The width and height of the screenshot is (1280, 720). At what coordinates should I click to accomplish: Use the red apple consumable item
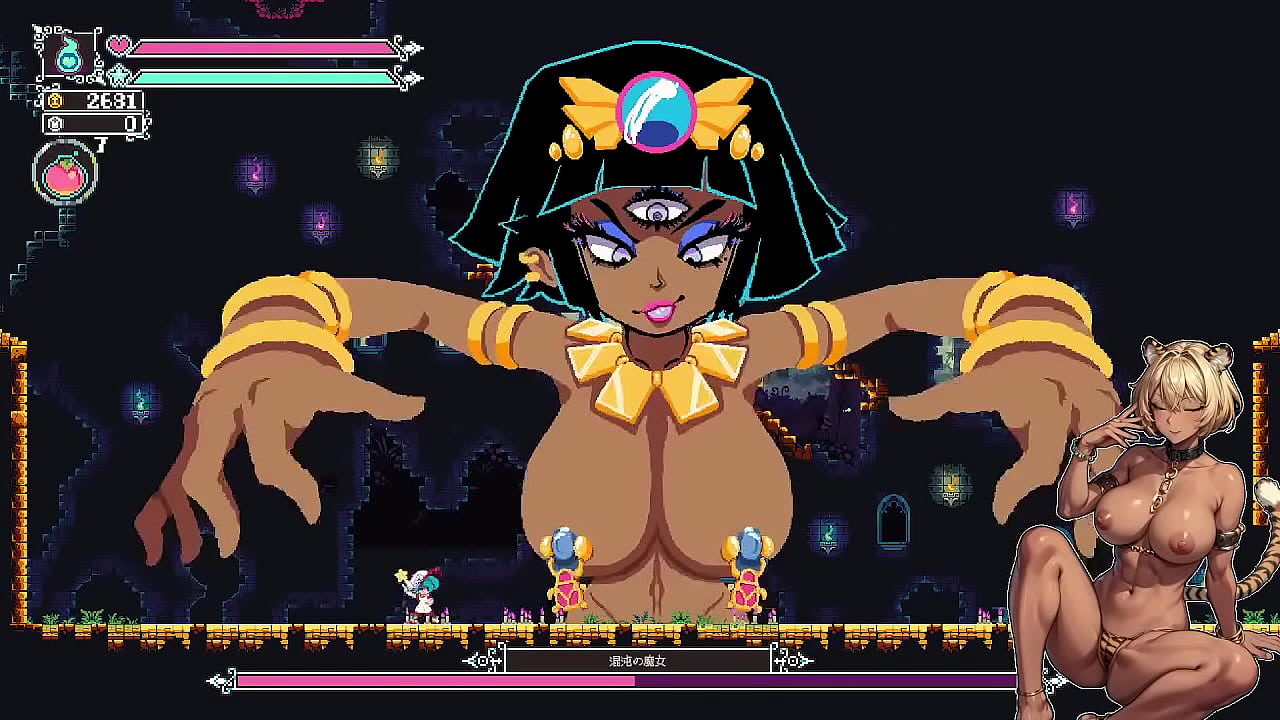click(x=65, y=175)
